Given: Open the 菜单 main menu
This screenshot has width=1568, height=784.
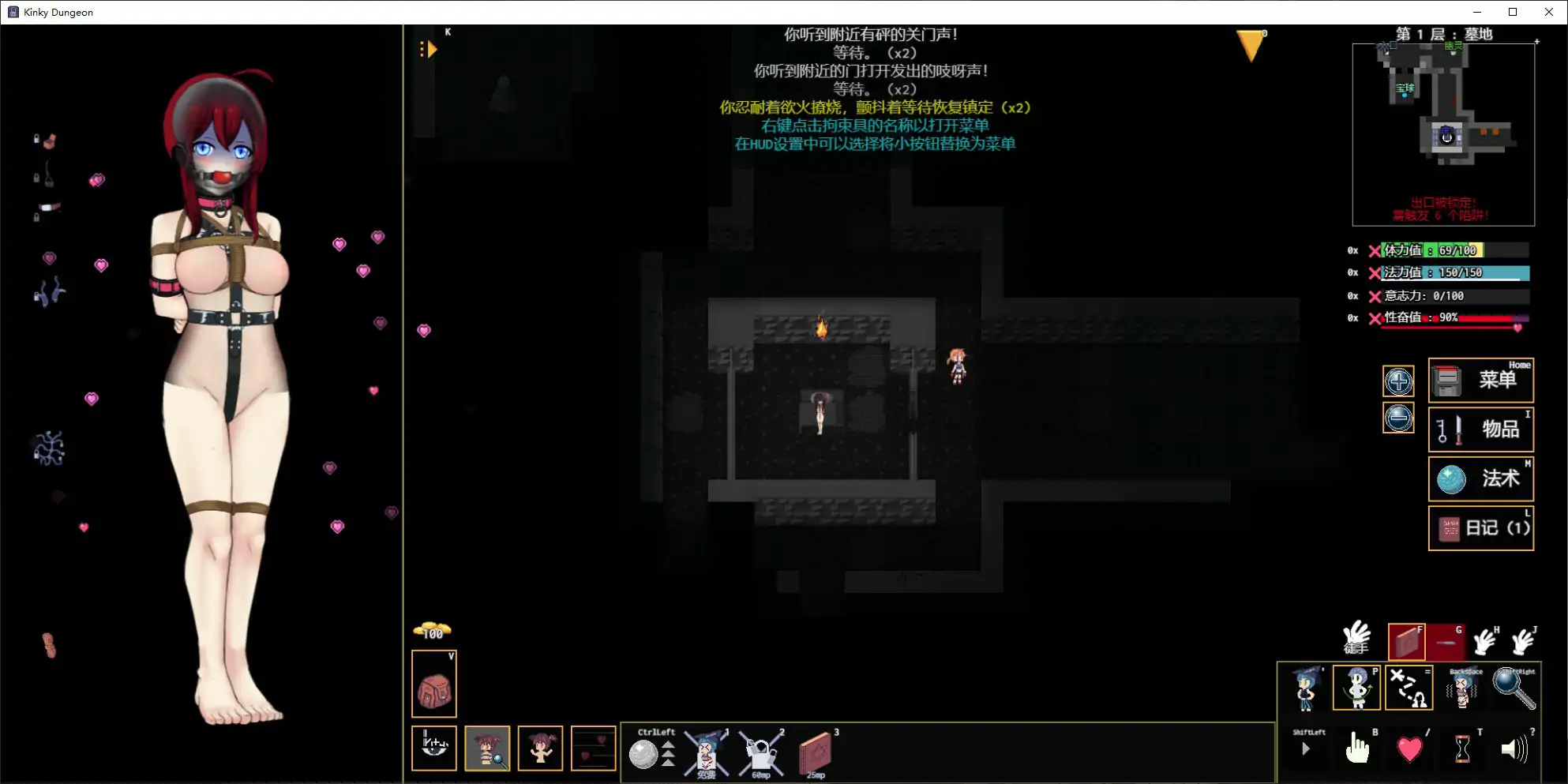Looking at the screenshot, I should pyautogui.click(x=1480, y=380).
